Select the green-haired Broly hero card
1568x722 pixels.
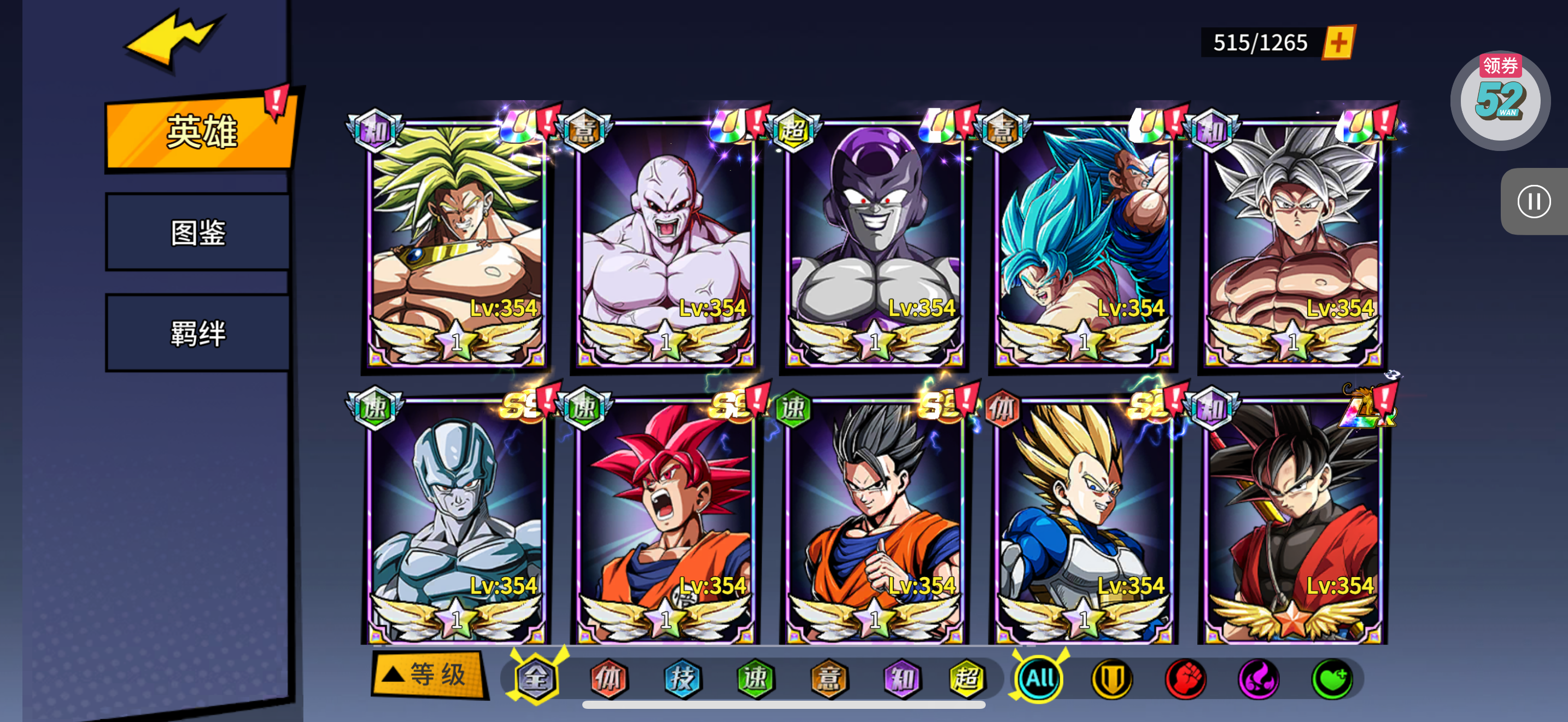click(457, 243)
